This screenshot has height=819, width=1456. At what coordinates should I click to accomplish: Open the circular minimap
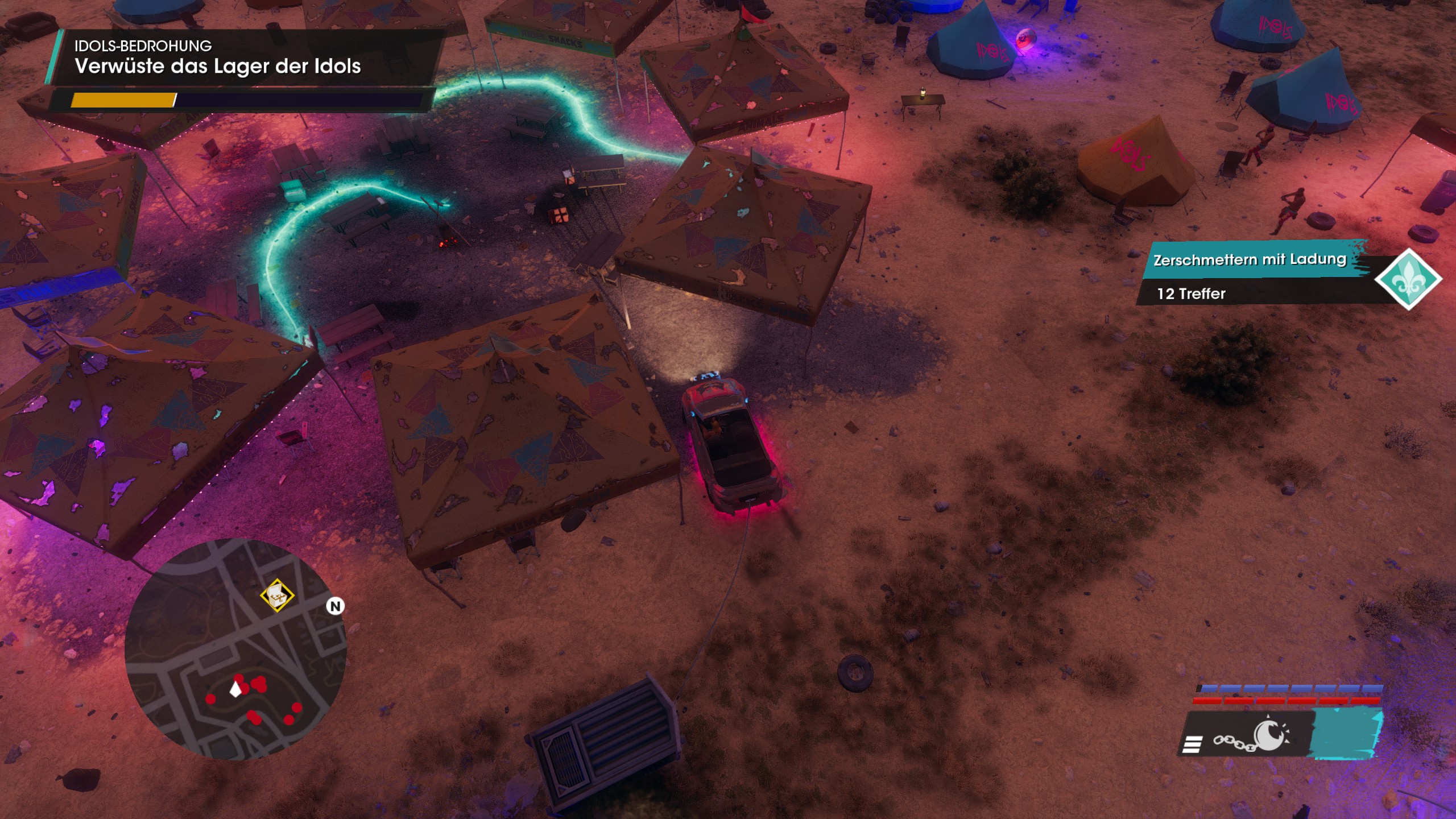tap(235, 648)
